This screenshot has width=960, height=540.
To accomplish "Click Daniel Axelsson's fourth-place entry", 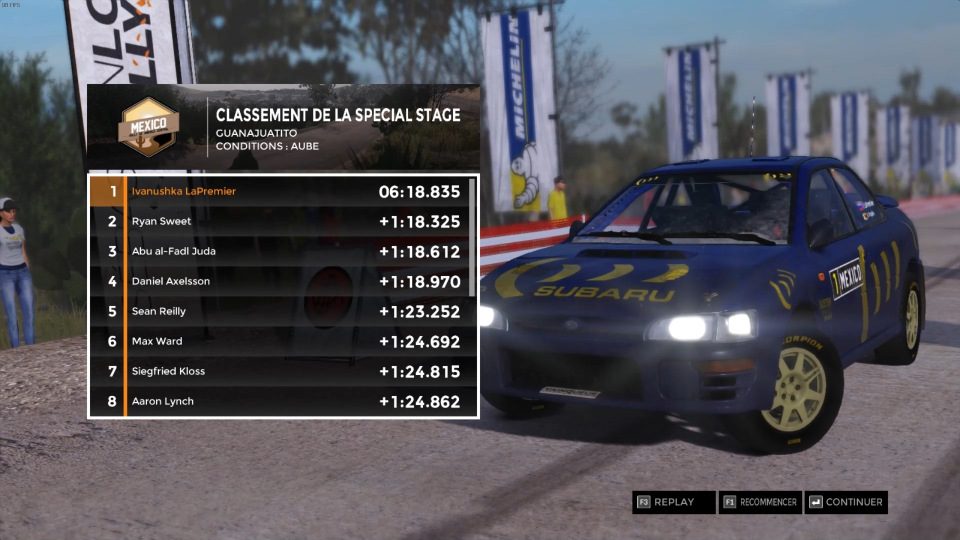I will coord(280,281).
